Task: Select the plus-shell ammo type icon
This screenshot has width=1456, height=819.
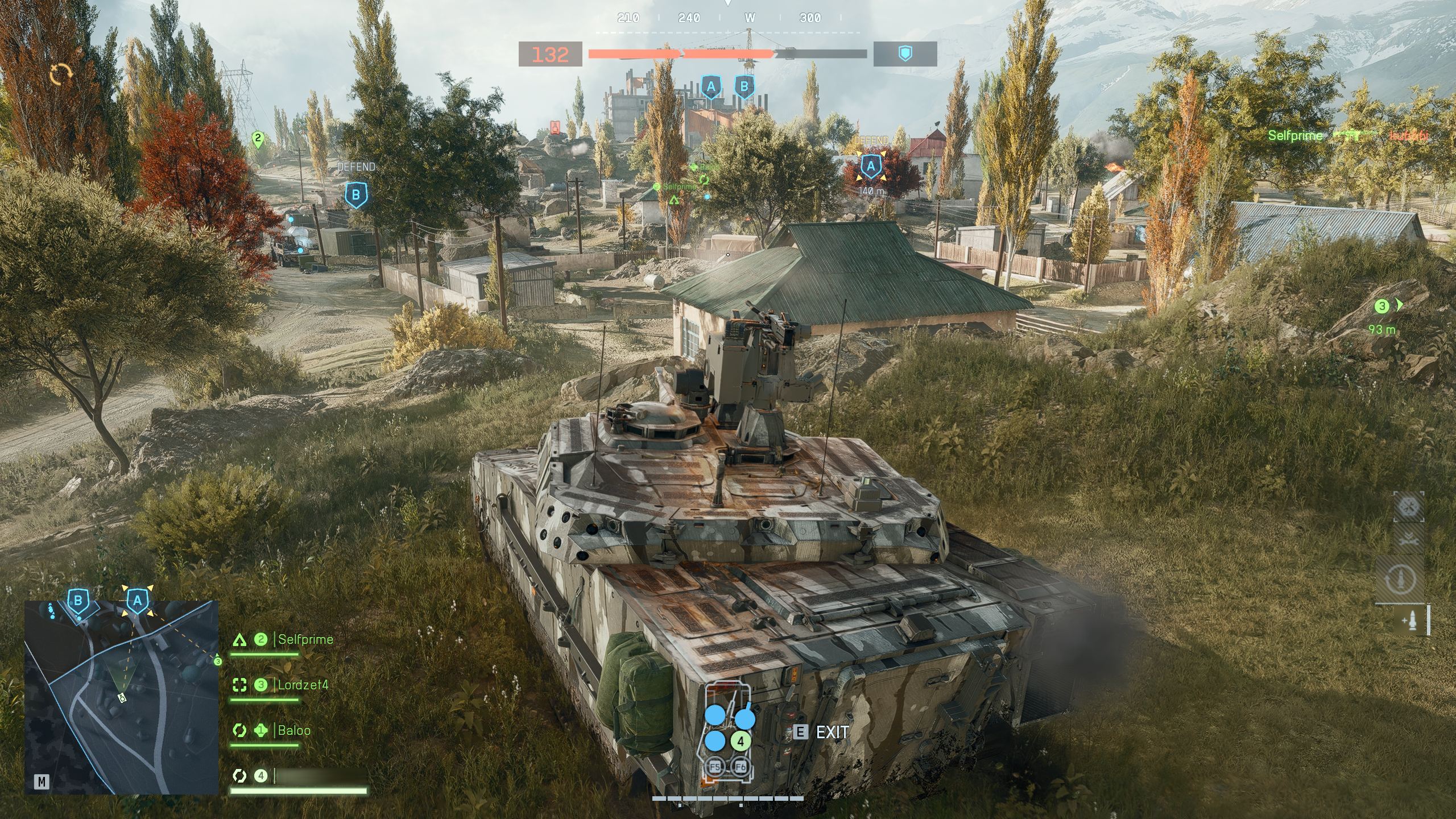Action: click(1412, 620)
